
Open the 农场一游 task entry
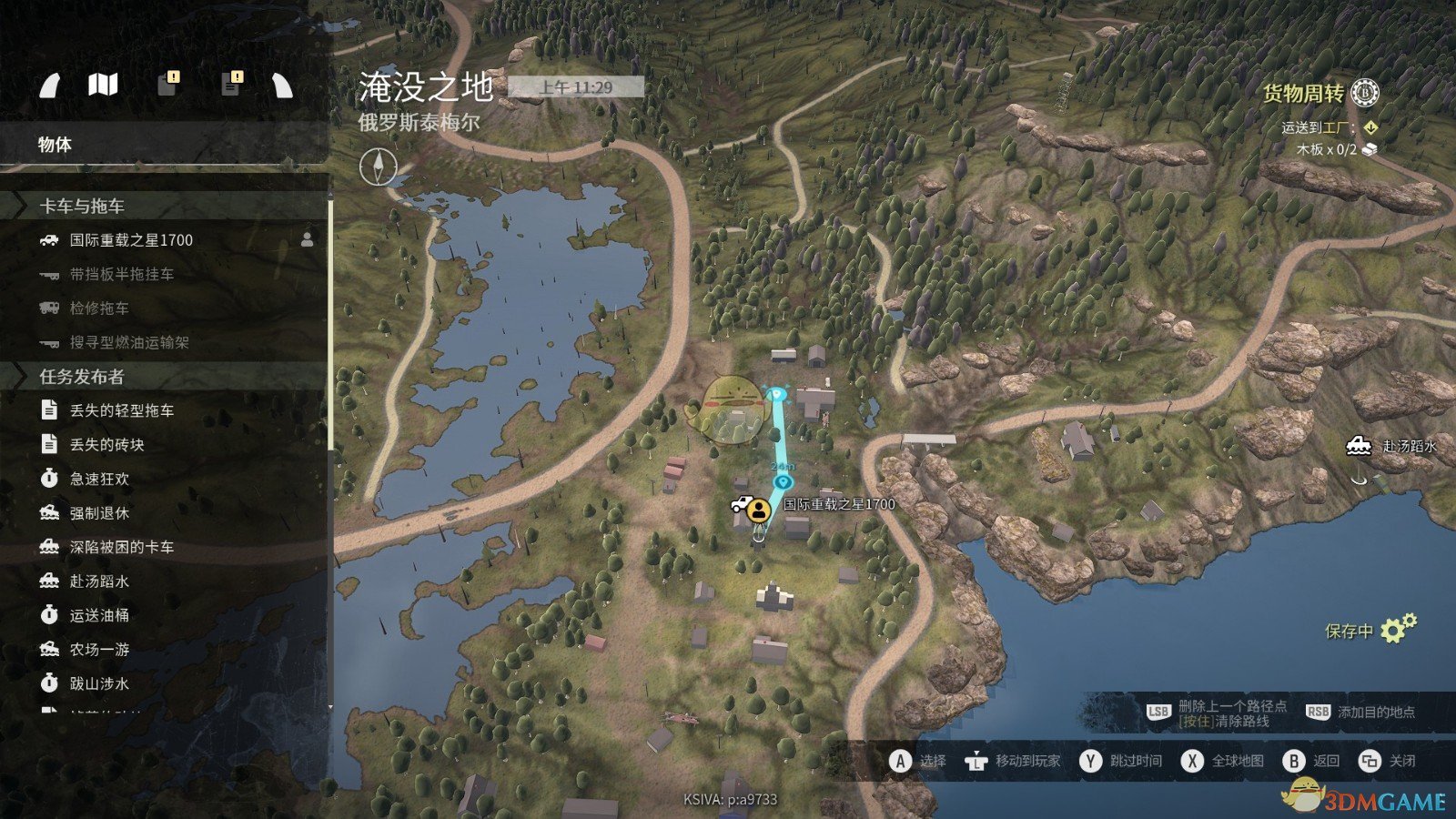point(99,650)
